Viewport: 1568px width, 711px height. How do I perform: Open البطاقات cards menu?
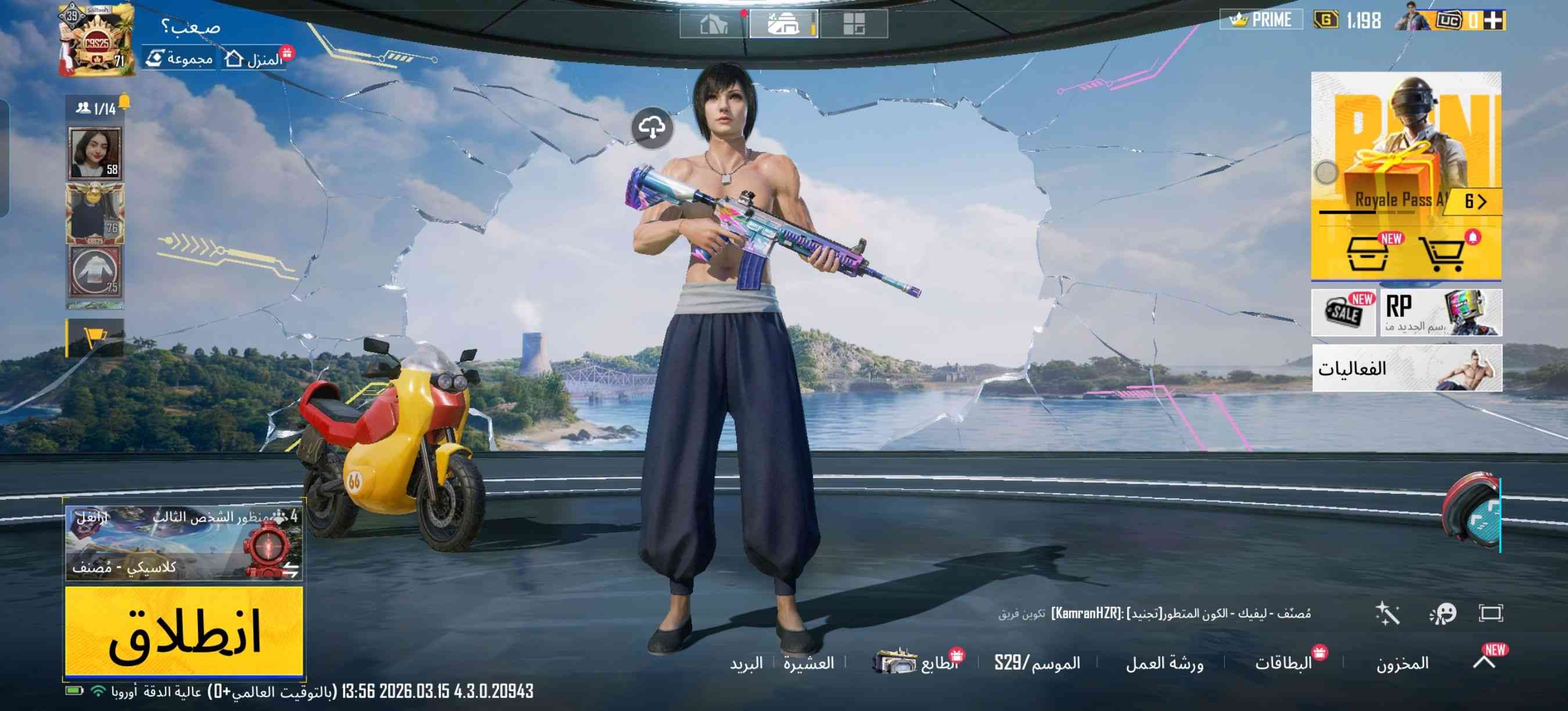(1283, 663)
